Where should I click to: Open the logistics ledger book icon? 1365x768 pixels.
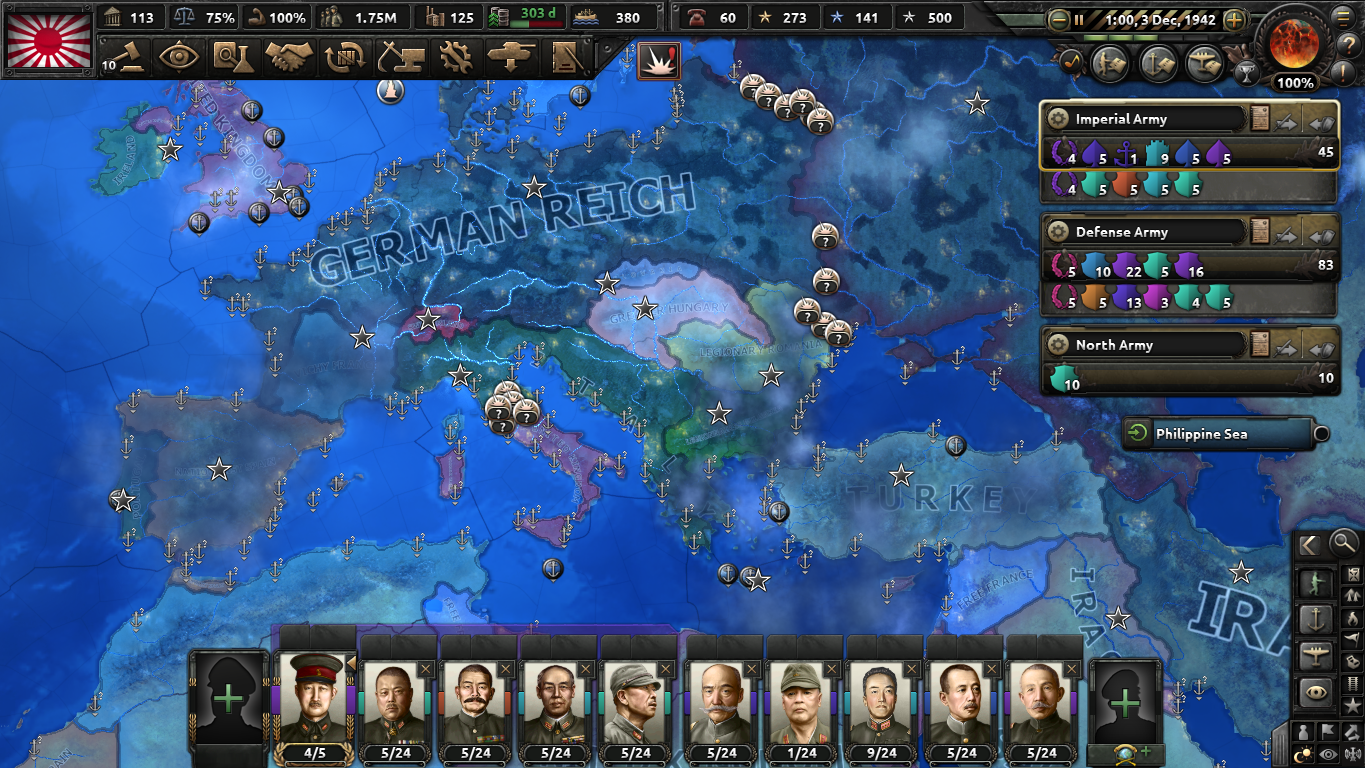567,57
